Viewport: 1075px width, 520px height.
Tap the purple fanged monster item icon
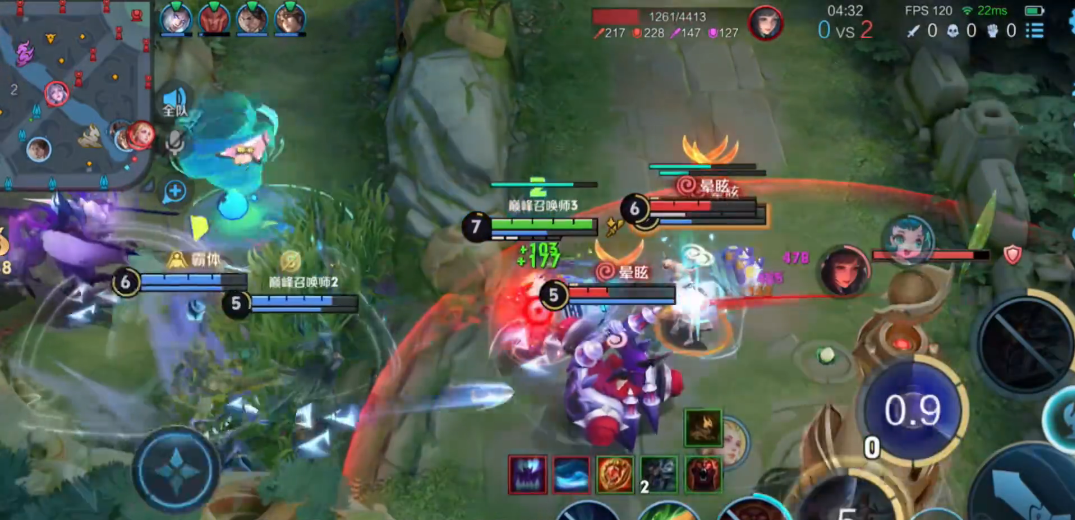[527, 474]
